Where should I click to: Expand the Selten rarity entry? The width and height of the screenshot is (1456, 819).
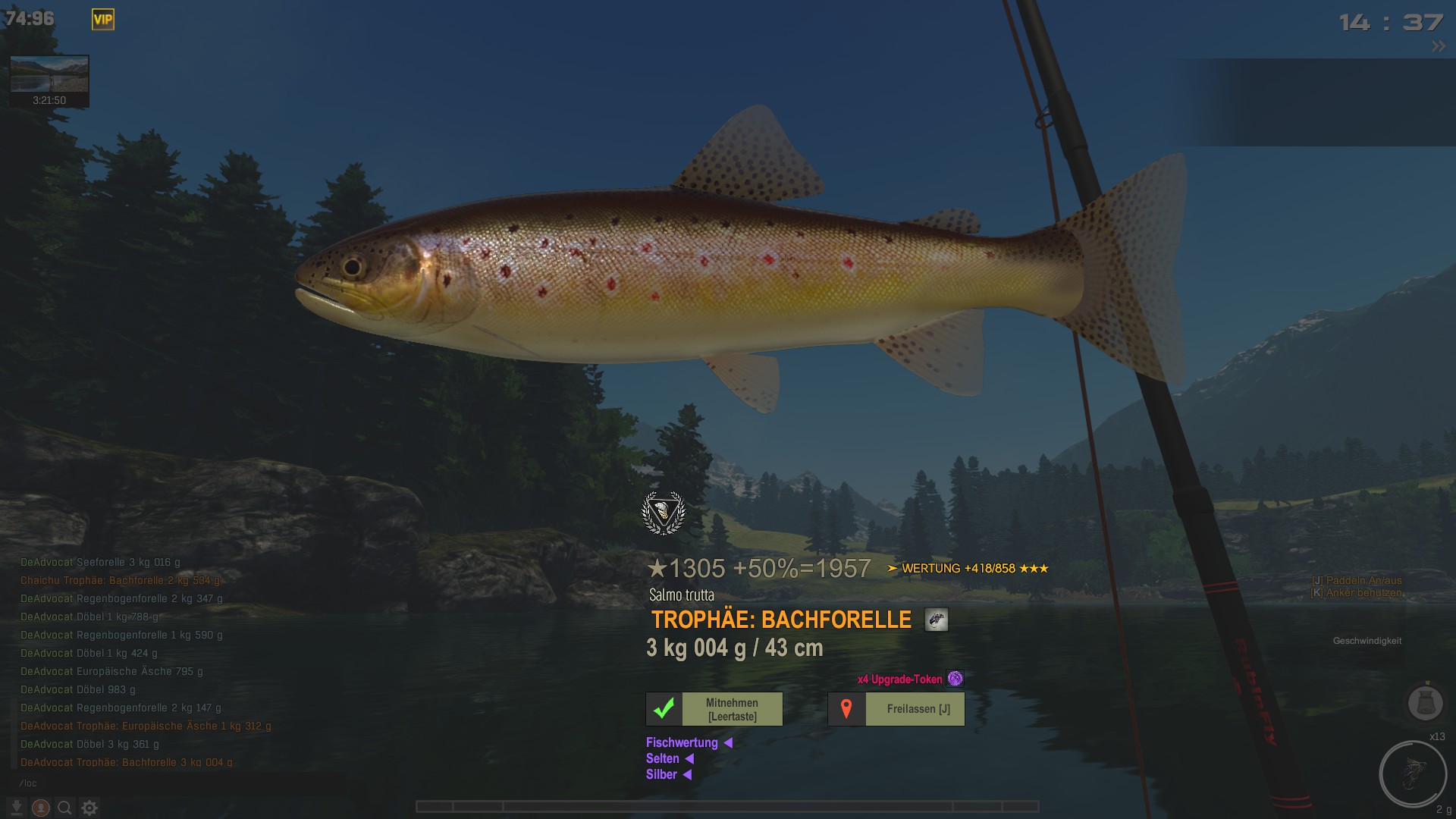coord(670,758)
